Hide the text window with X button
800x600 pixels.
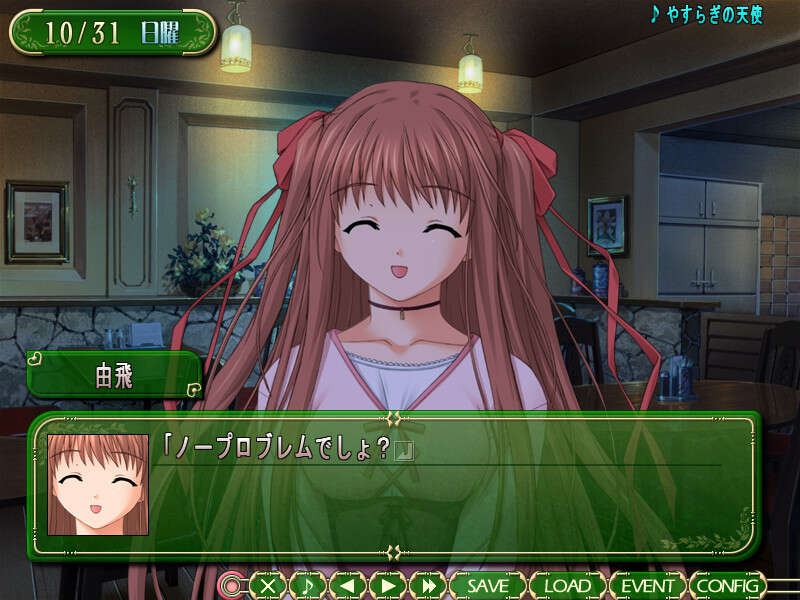(267, 586)
